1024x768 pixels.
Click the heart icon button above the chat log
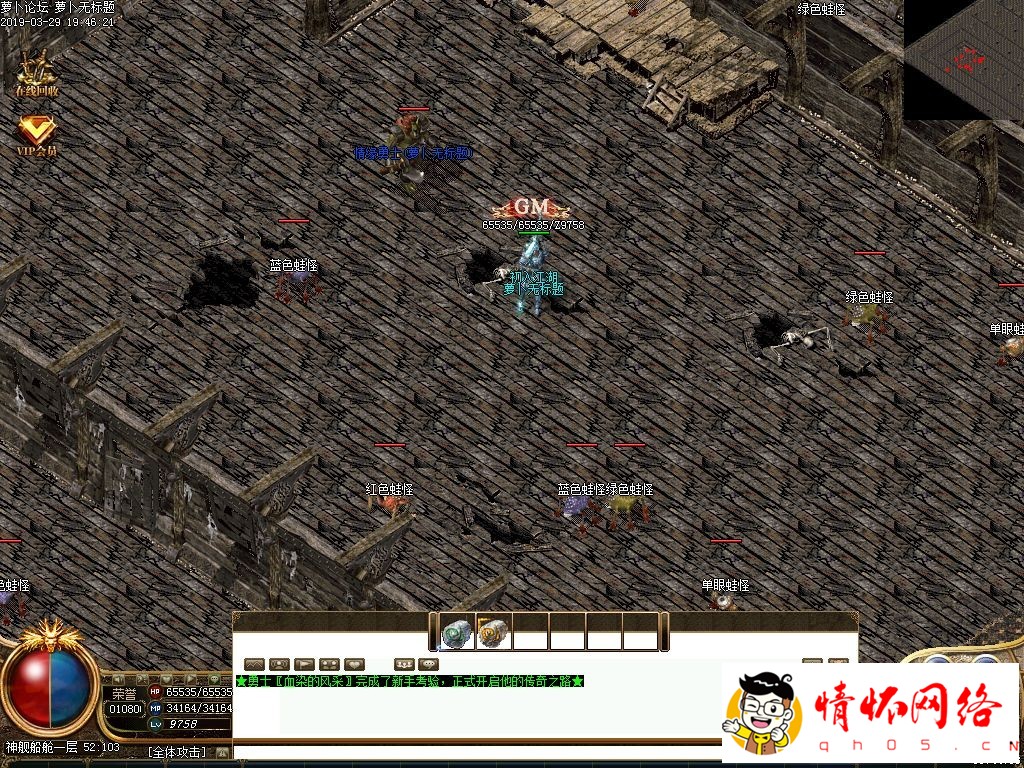click(x=354, y=664)
